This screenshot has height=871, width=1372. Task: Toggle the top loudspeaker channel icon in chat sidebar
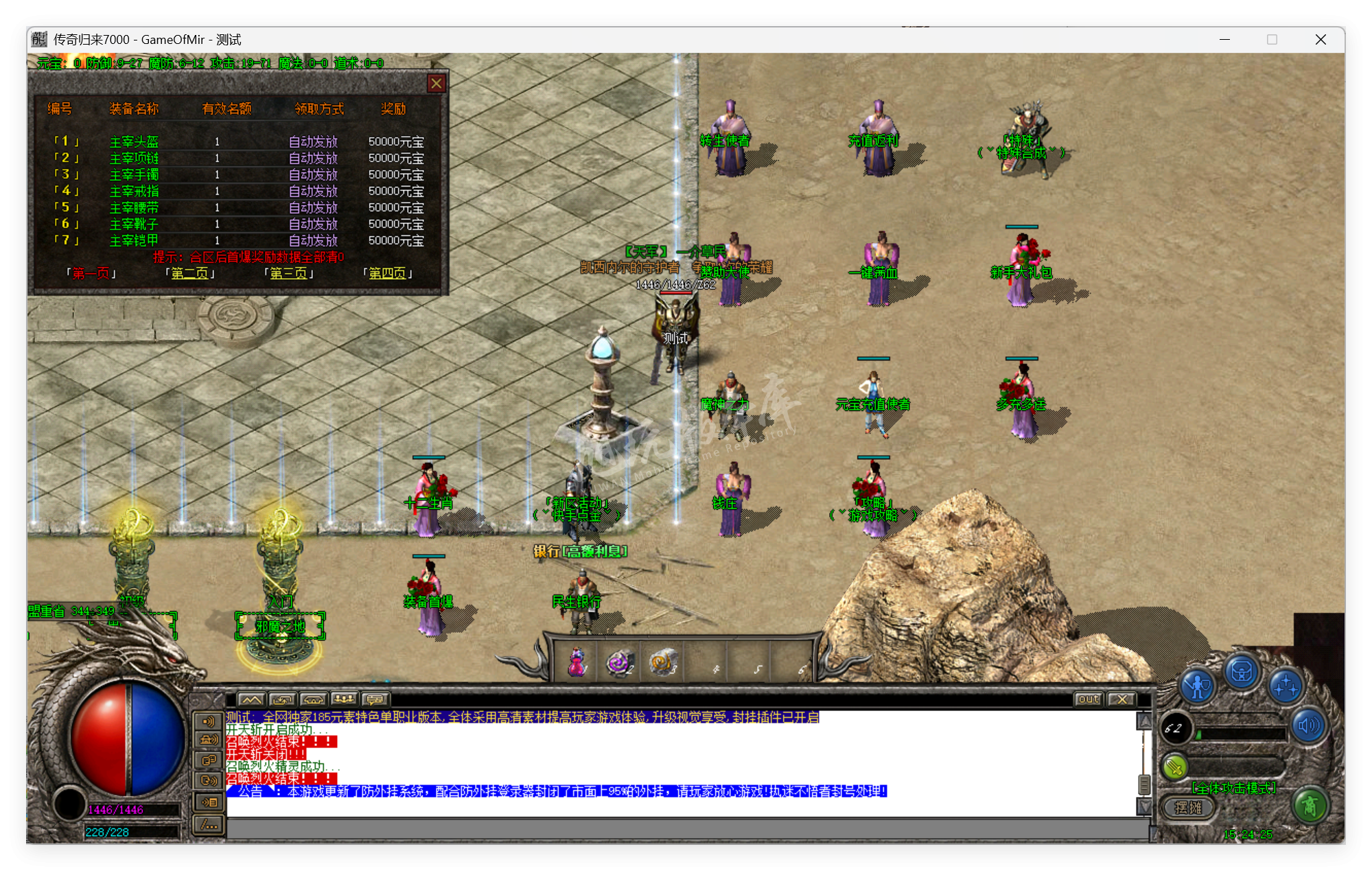click(x=208, y=721)
